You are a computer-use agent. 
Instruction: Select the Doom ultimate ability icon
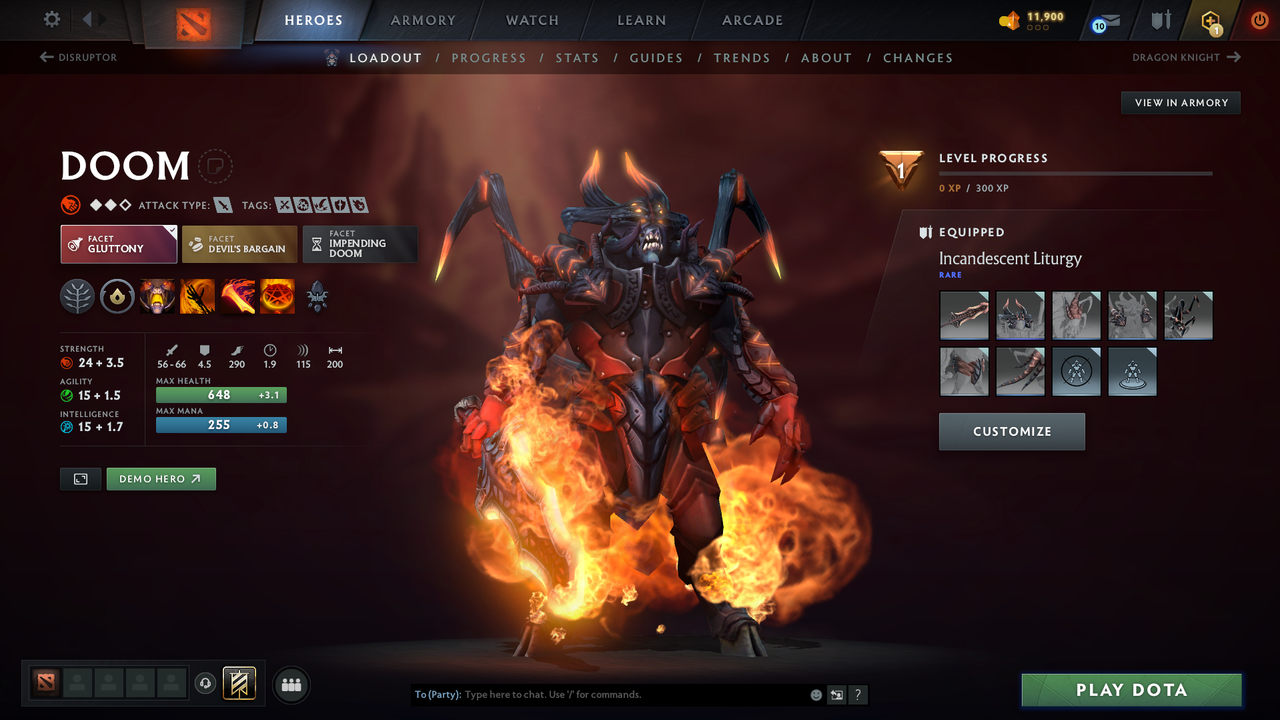click(x=277, y=296)
